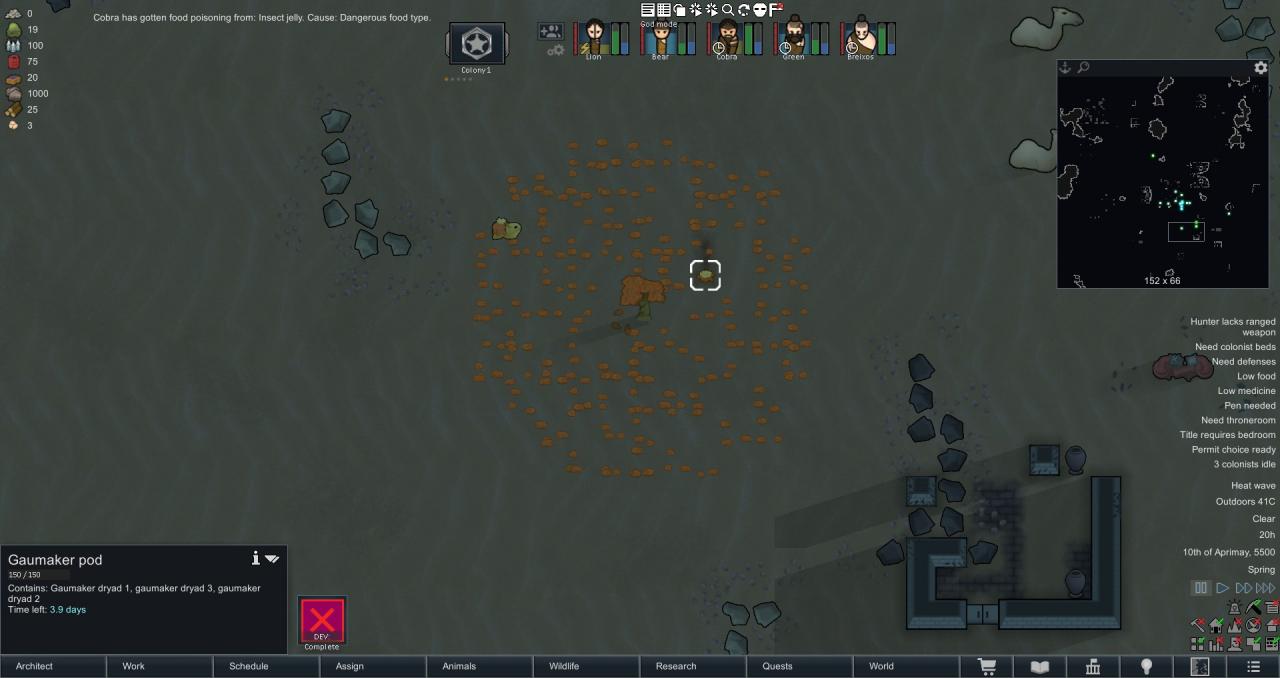Open the minimap settings gear
The width and height of the screenshot is (1280, 678).
(x=1261, y=68)
